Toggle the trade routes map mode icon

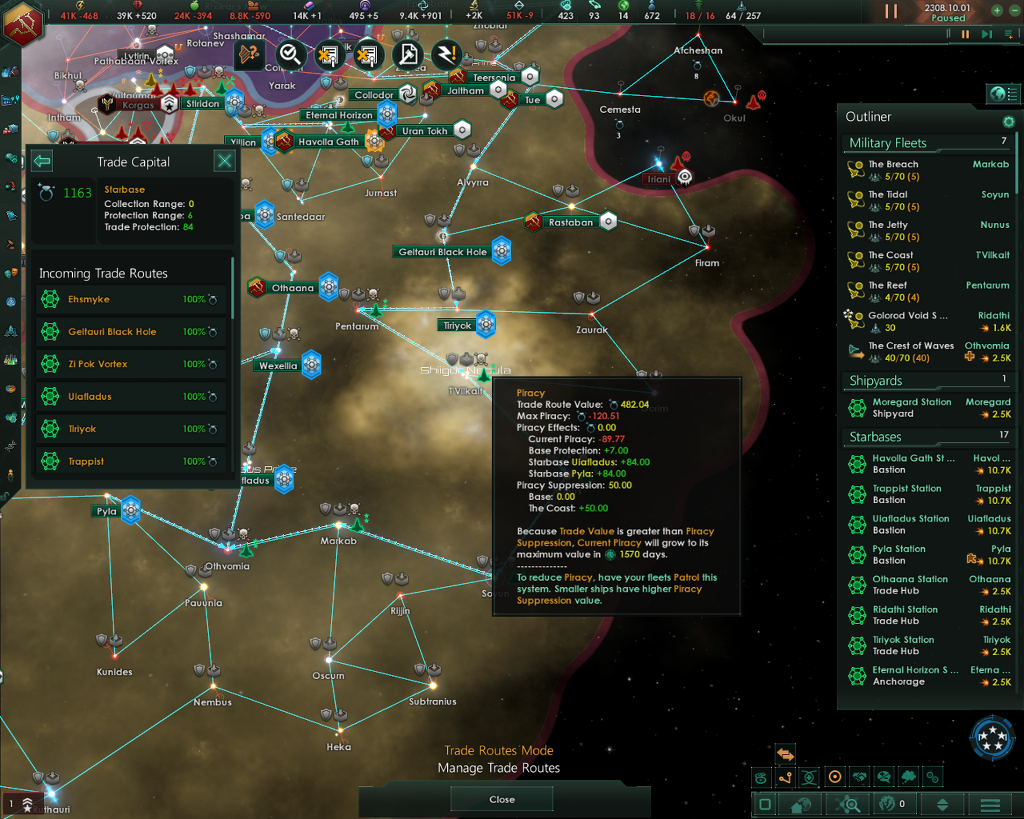[x=785, y=777]
